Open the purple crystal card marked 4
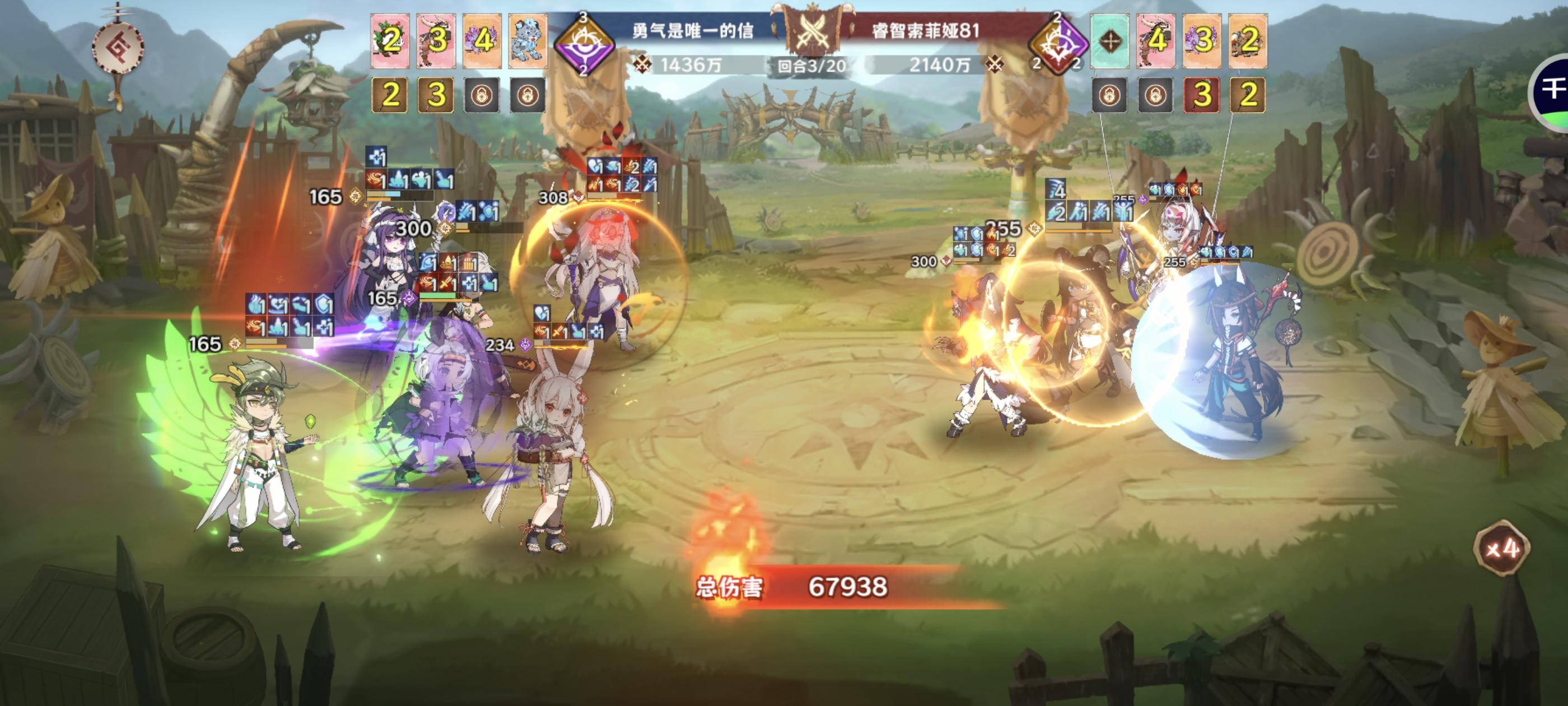This screenshot has width=1568, height=706. tap(482, 40)
